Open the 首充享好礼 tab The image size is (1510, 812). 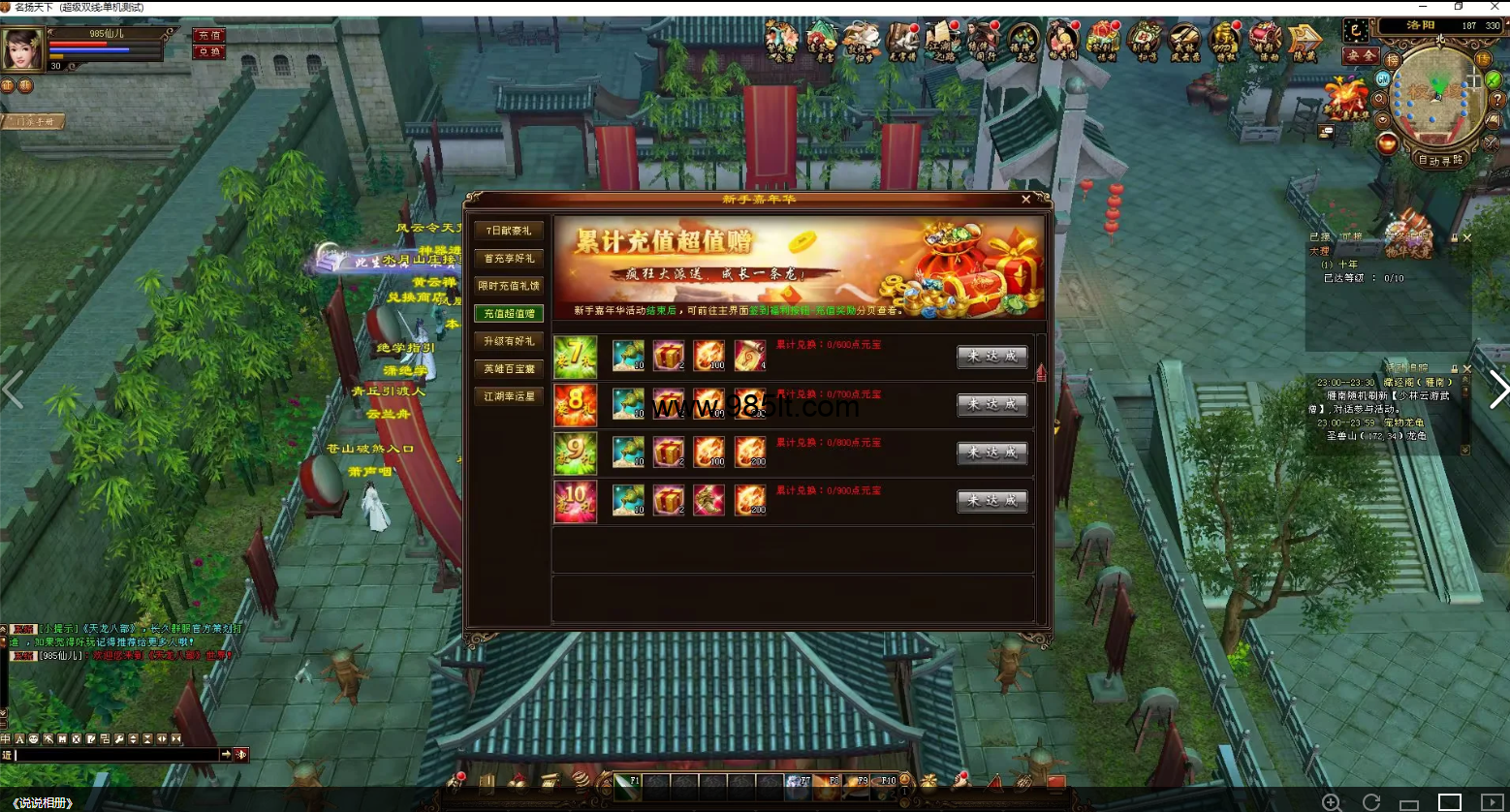coord(509,259)
